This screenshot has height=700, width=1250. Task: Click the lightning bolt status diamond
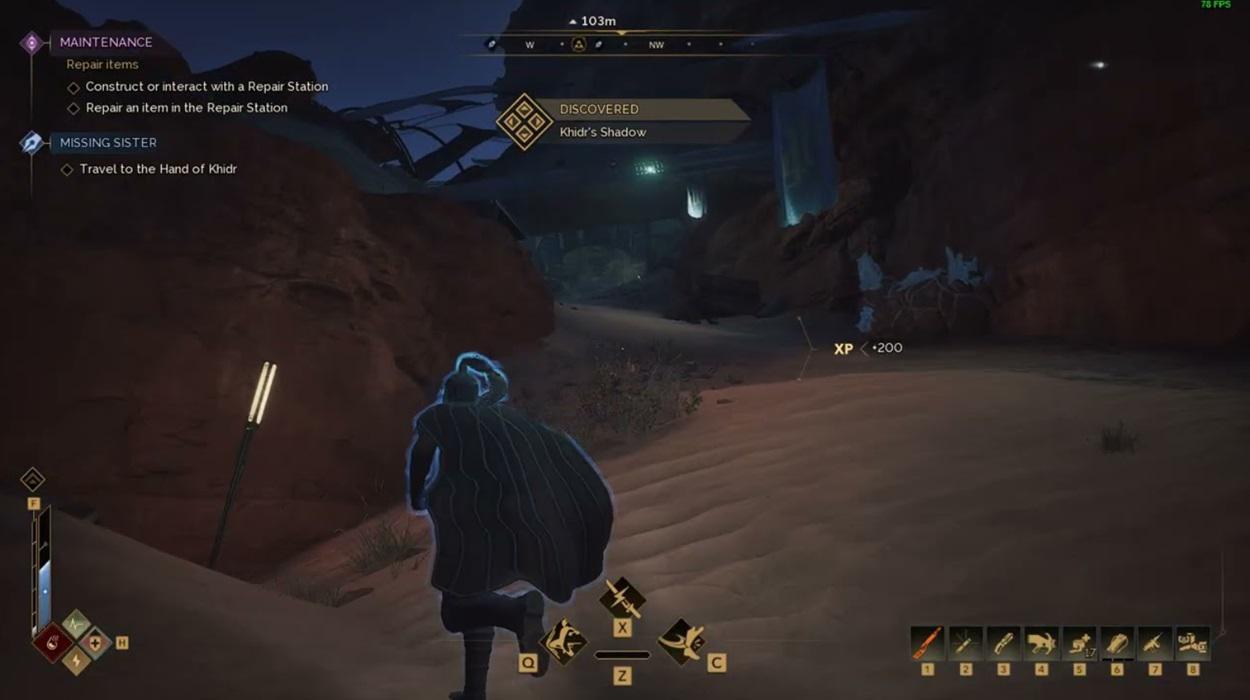[76, 661]
